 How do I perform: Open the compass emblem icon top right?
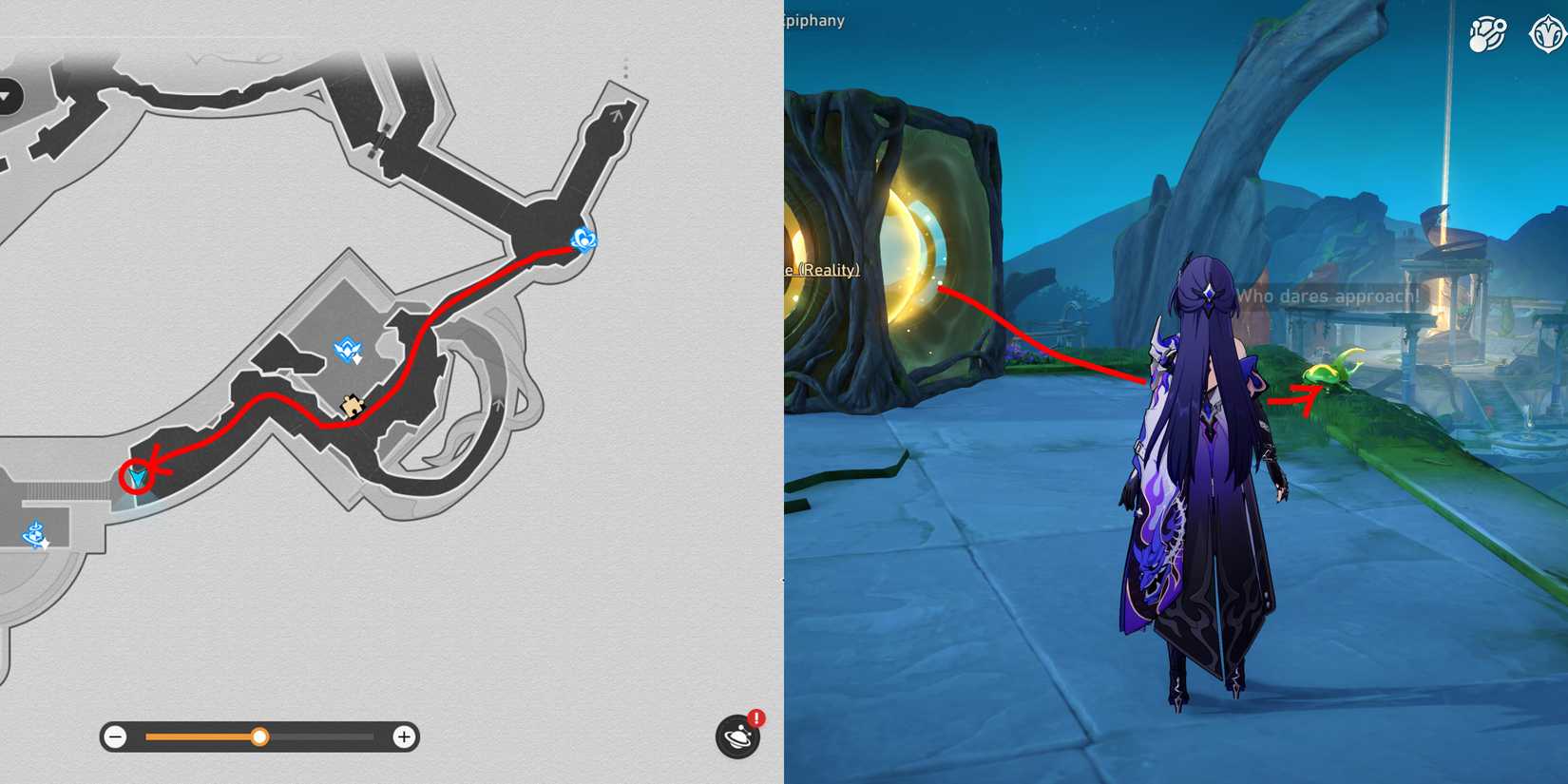1546,31
